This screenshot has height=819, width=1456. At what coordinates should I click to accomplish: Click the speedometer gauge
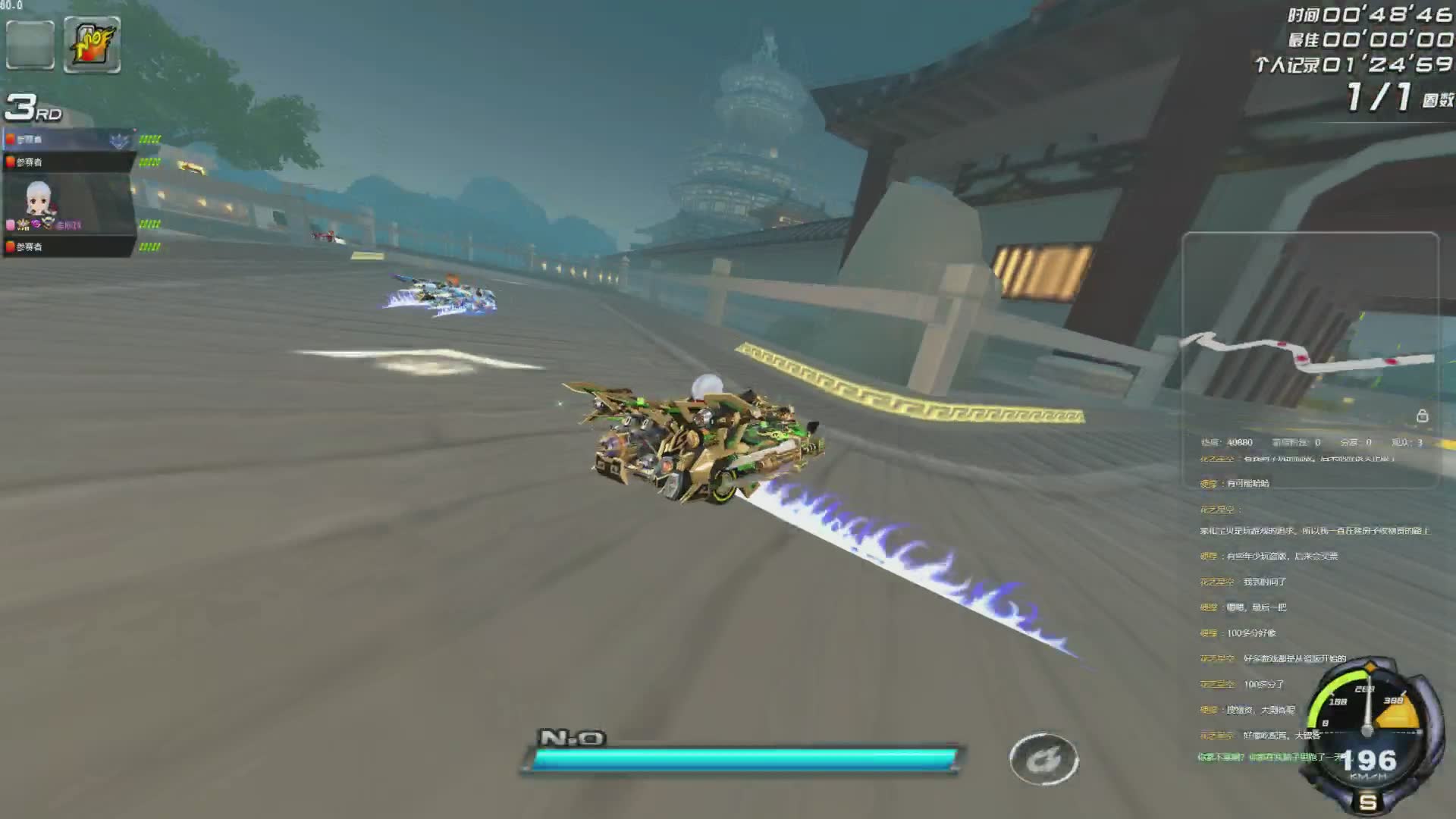(1369, 736)
